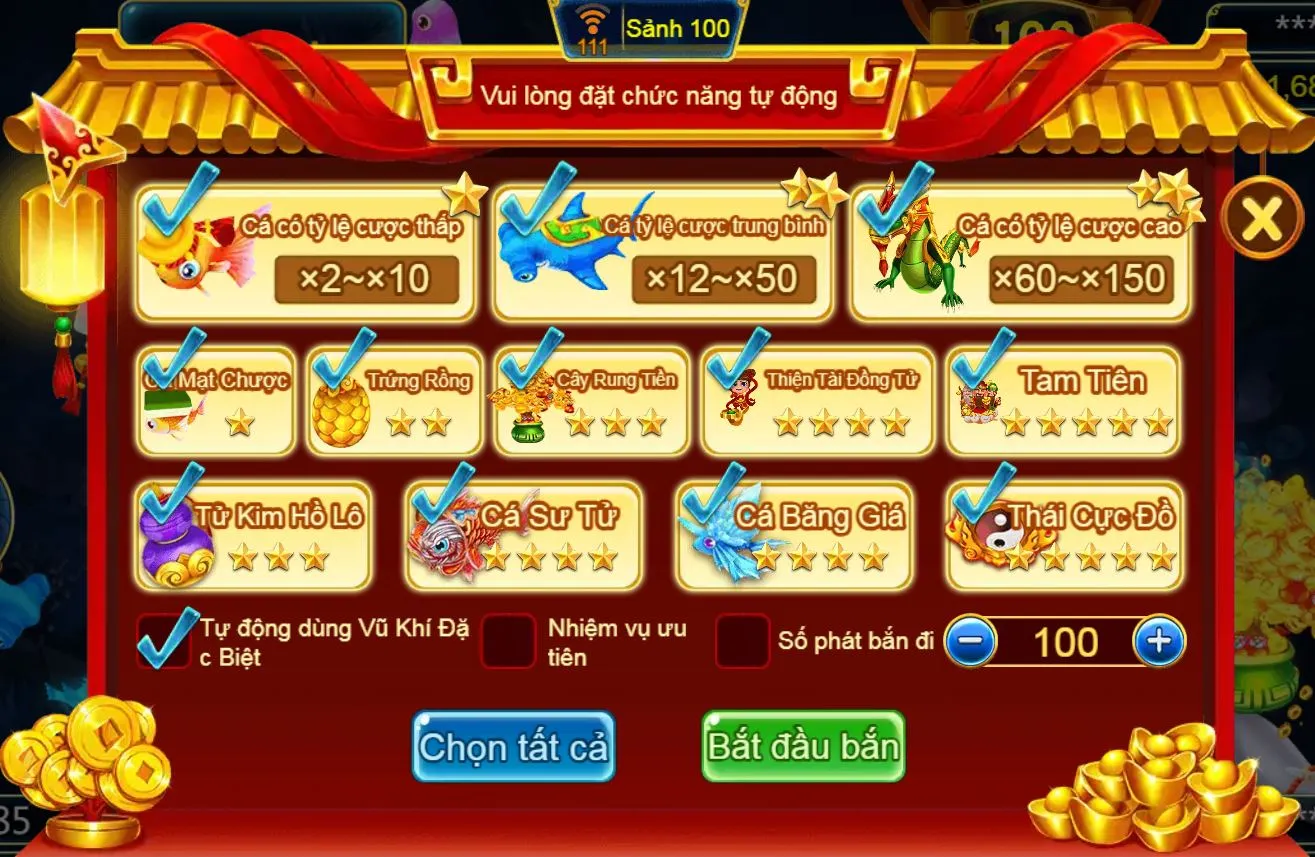The height and width of the screenshot is (857, 1315).
Task: Toggle the Cá Băng Giá target
Action: click(794, 535)
